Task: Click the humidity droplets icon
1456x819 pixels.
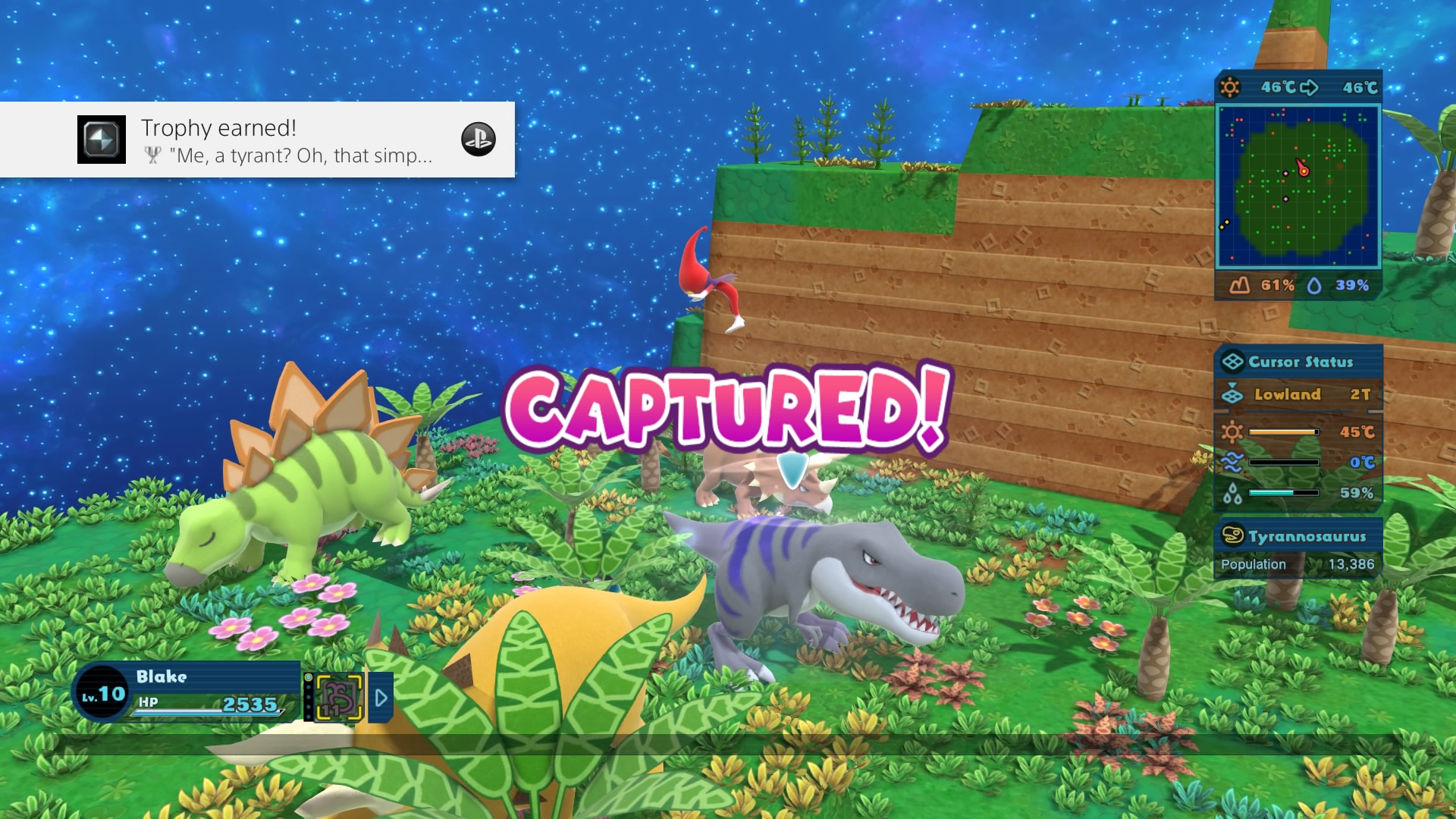Action: [x=1232, y=494]
